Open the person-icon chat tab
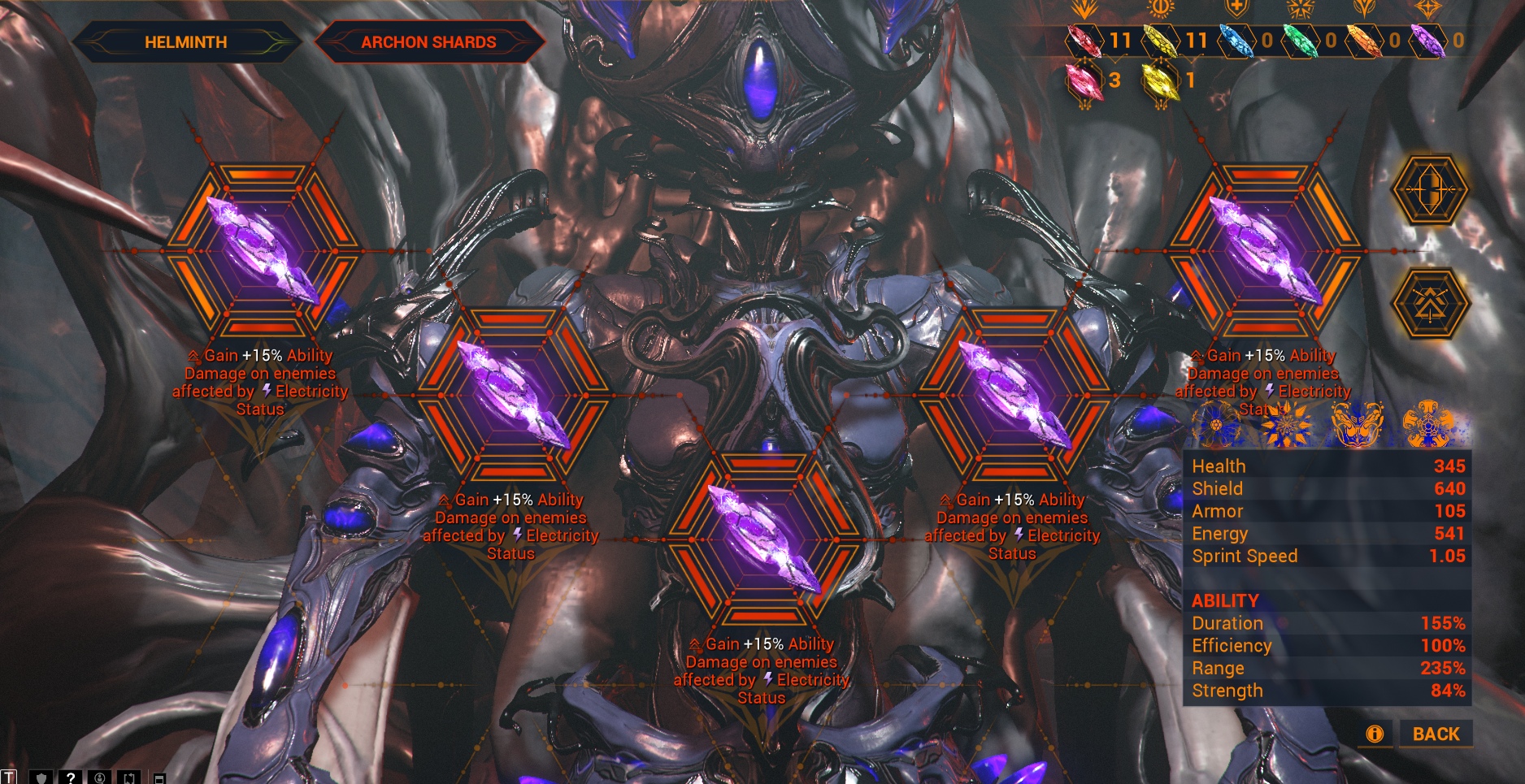 click(100, 778)
